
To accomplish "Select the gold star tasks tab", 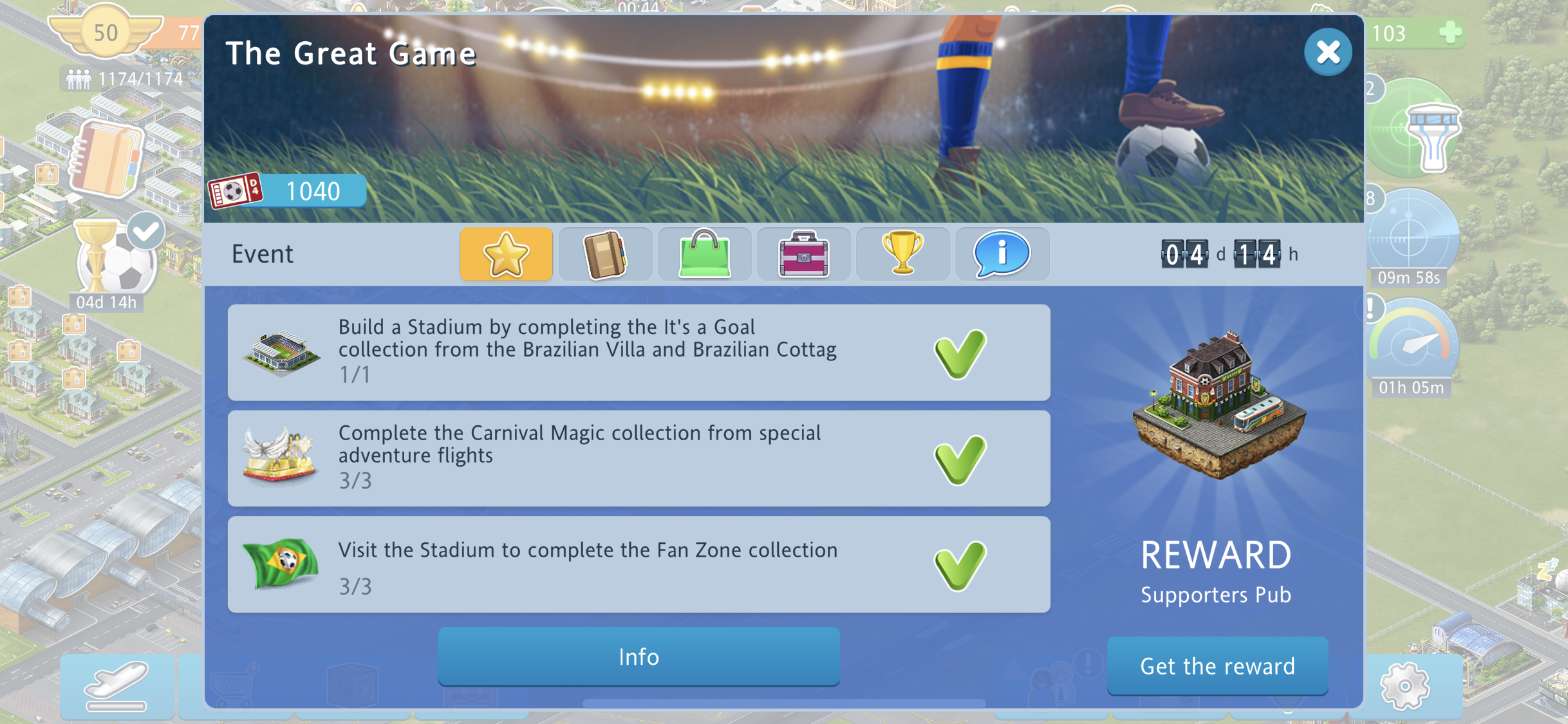I will [x=506, y=254].
